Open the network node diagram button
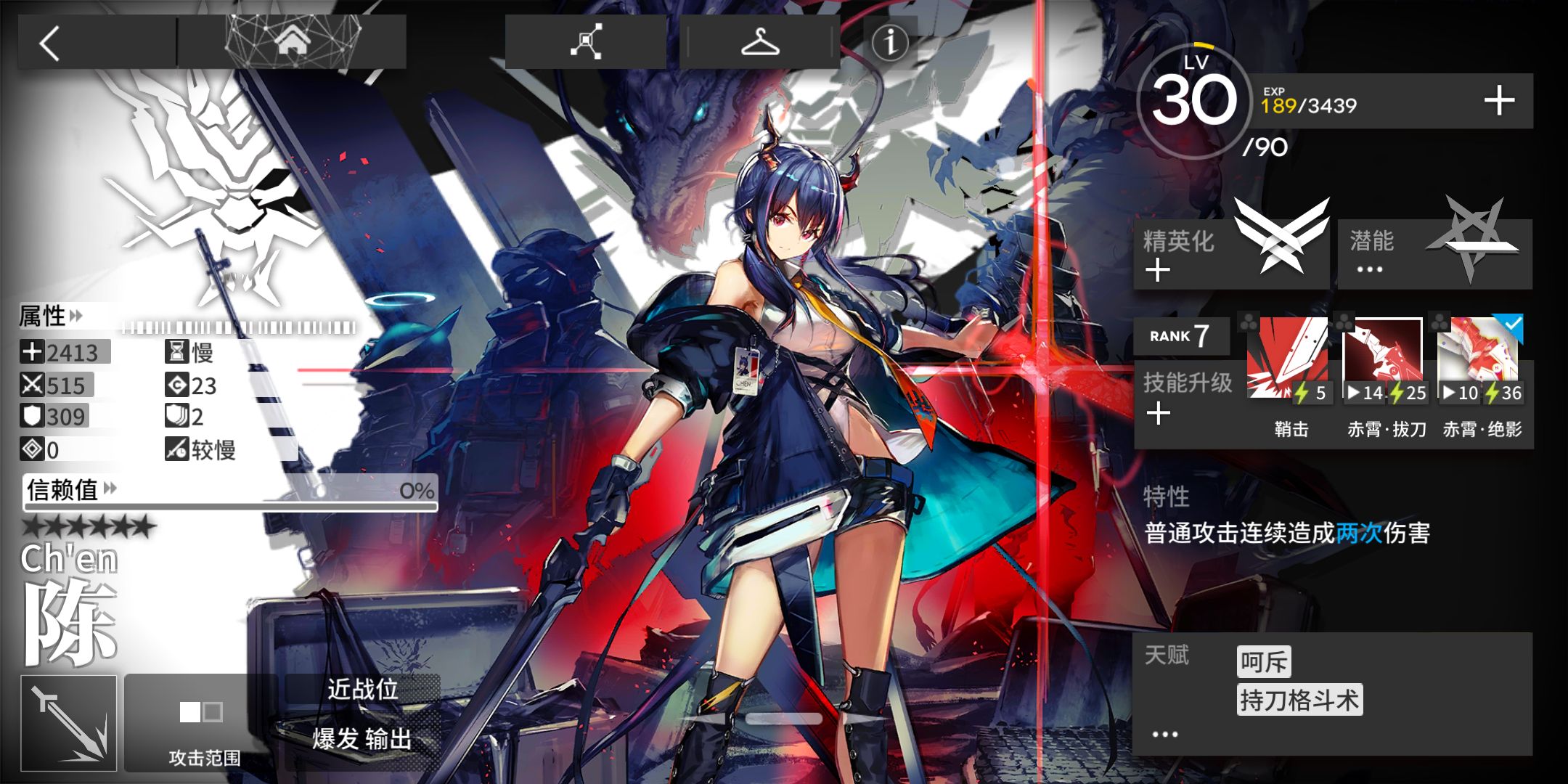This screenshot has height=784, width=1568. point(585,42)
